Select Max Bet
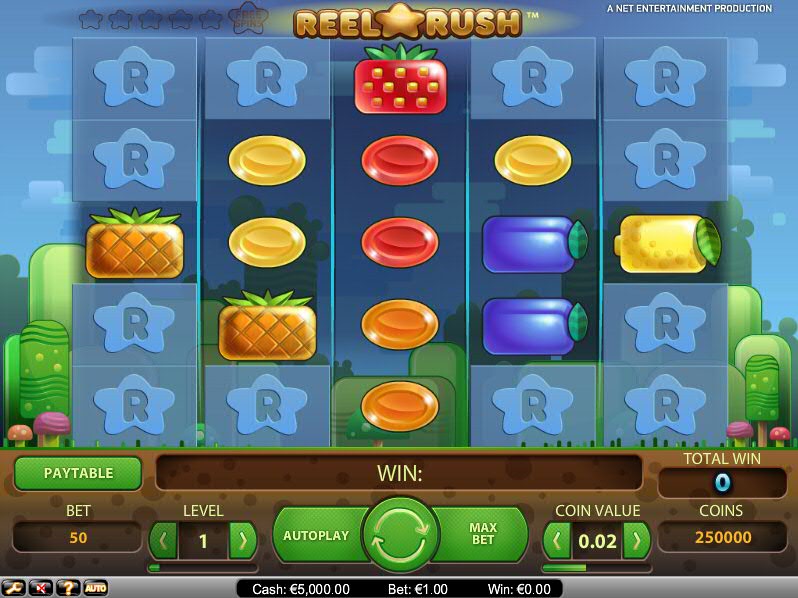Image resolution: width=798 pixels, height=598 pixels. click(x=484, y=535)
